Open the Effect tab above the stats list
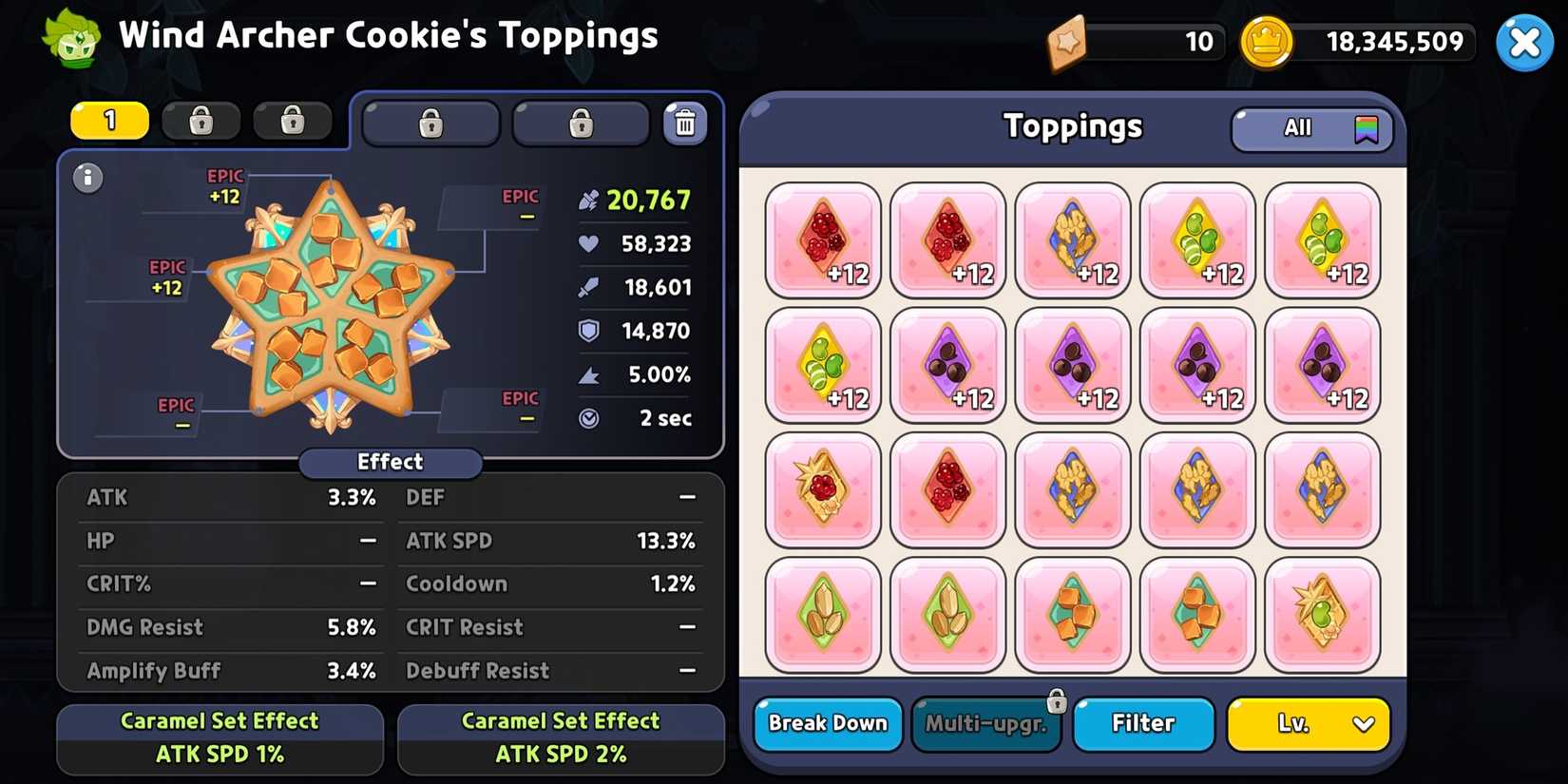This screenshot has height=784, width=1568. click(390, 462)
